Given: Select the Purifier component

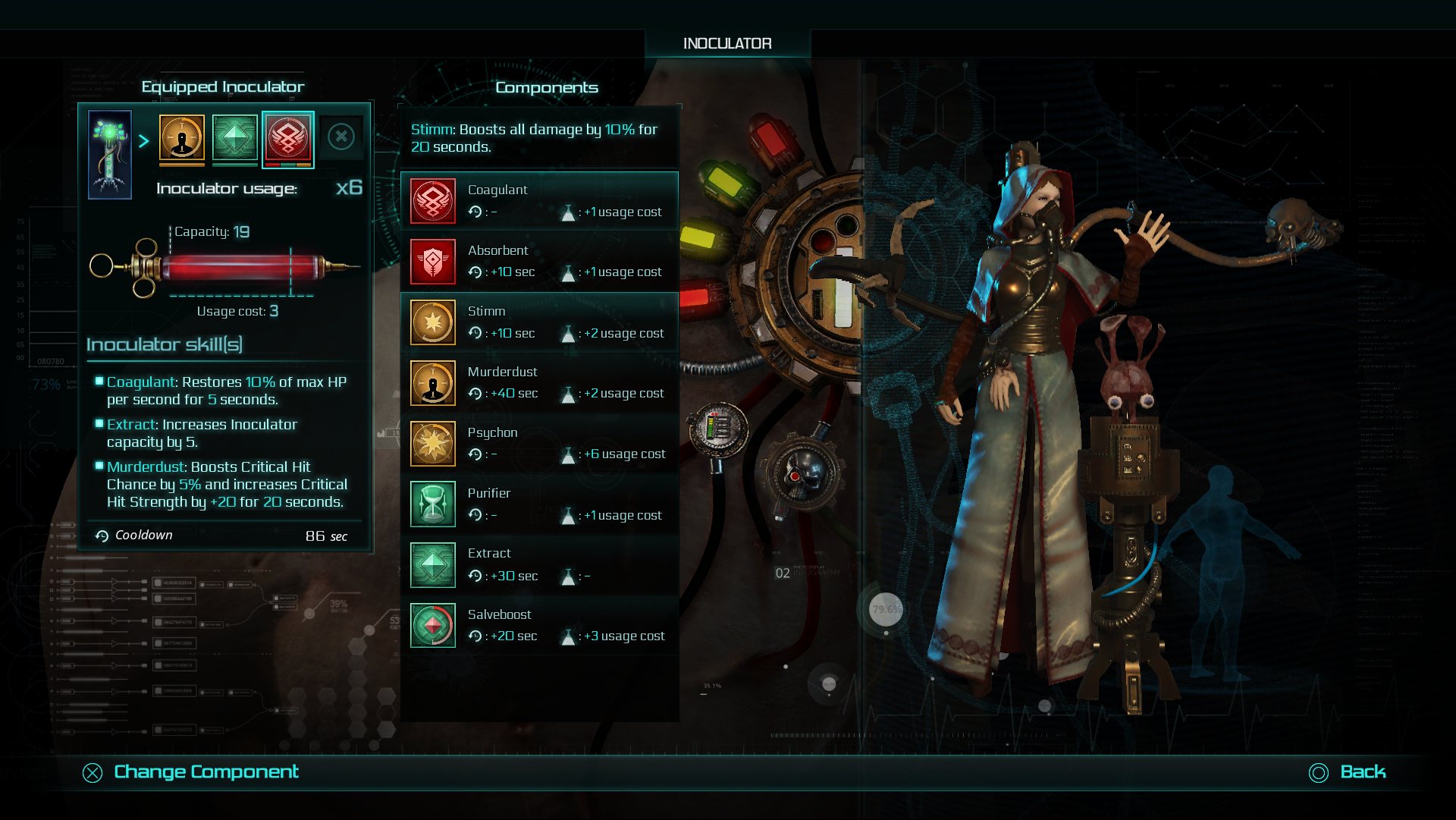Looking at the screenshot, I should (x=539, y=504).
